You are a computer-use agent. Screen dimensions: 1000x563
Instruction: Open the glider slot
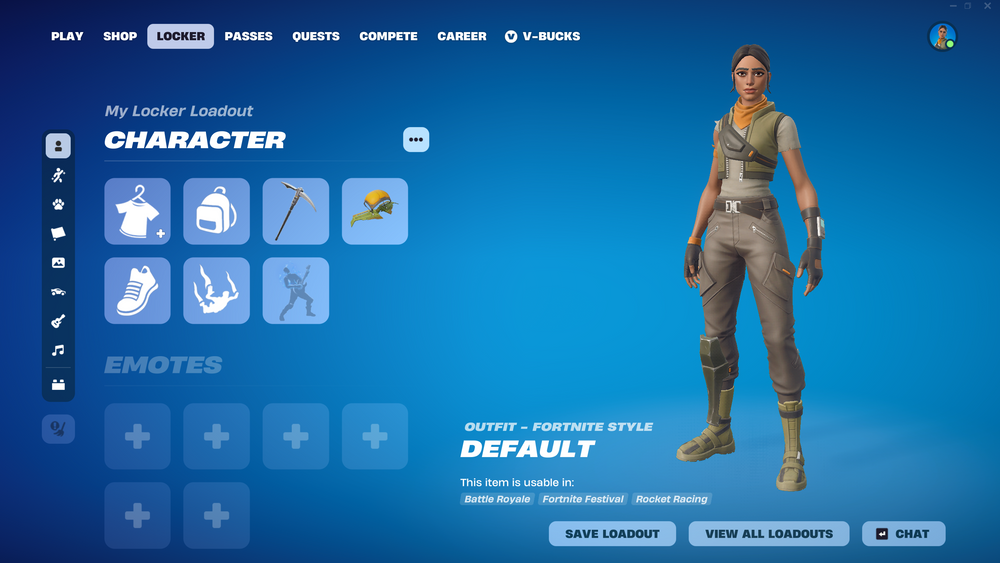375,211
